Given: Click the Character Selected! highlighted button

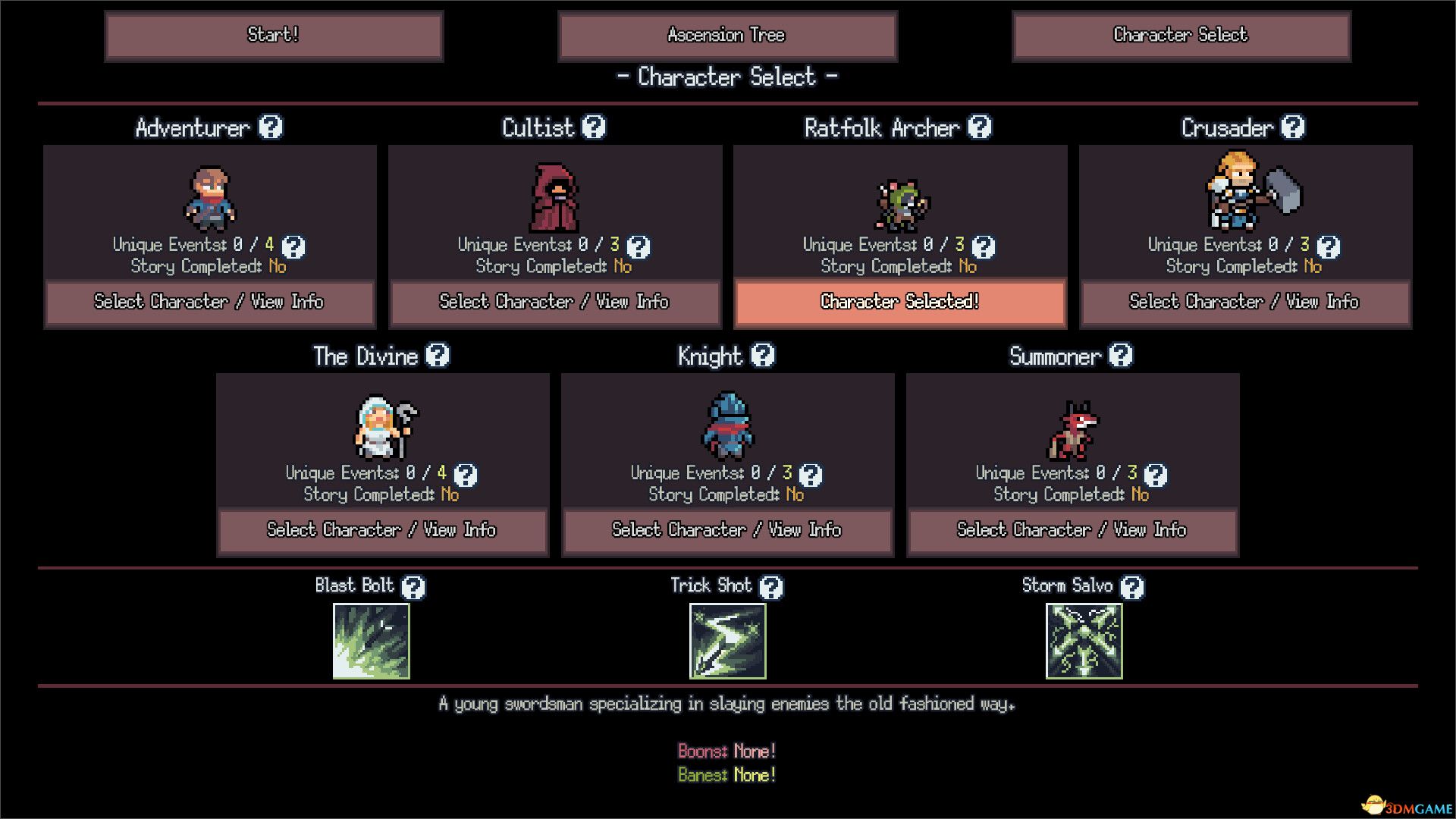Looking at the screenshot, I should pyautogui.click(x=899, y=302).
